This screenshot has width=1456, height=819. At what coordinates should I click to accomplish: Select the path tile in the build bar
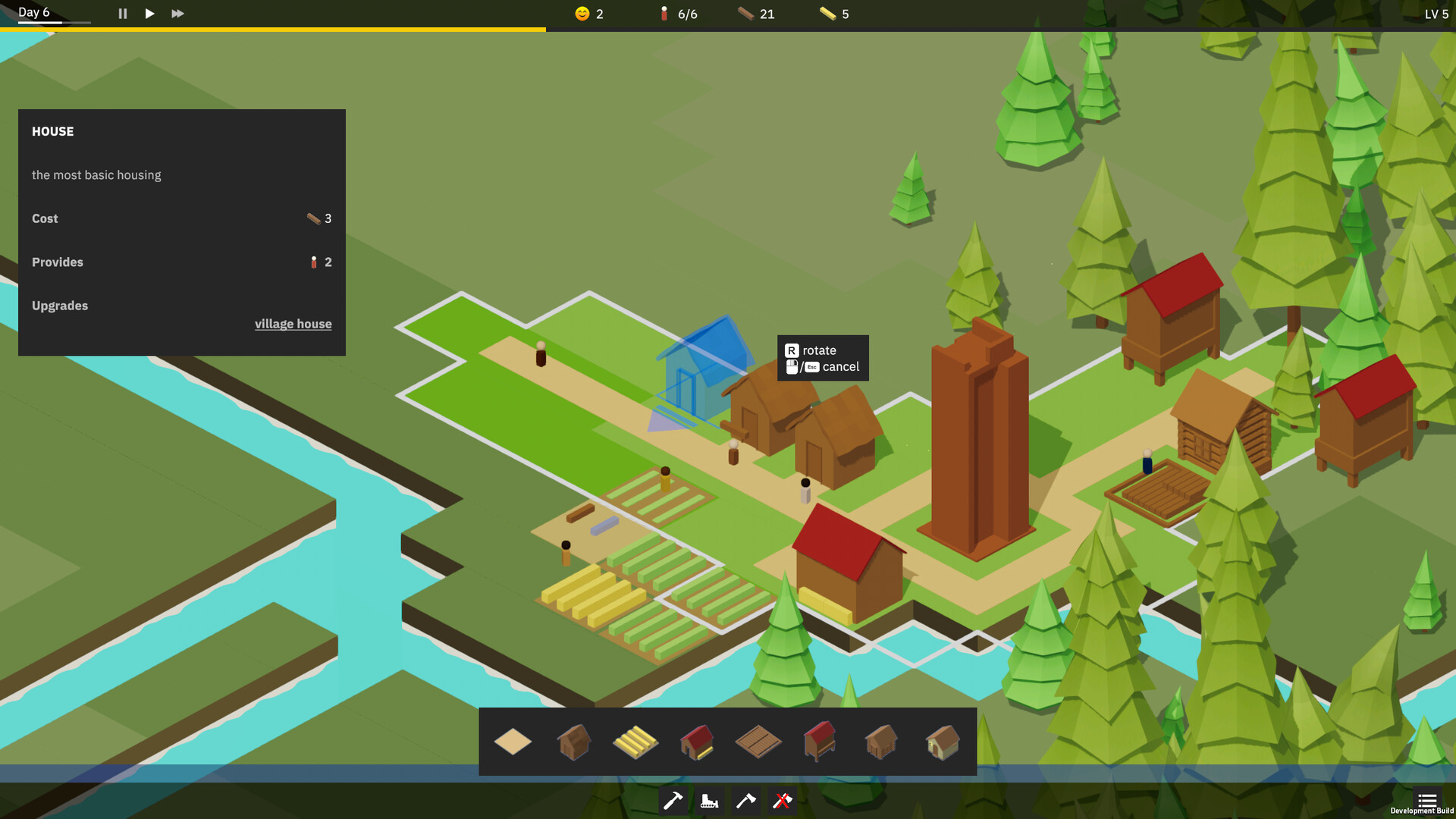[514, 742]
